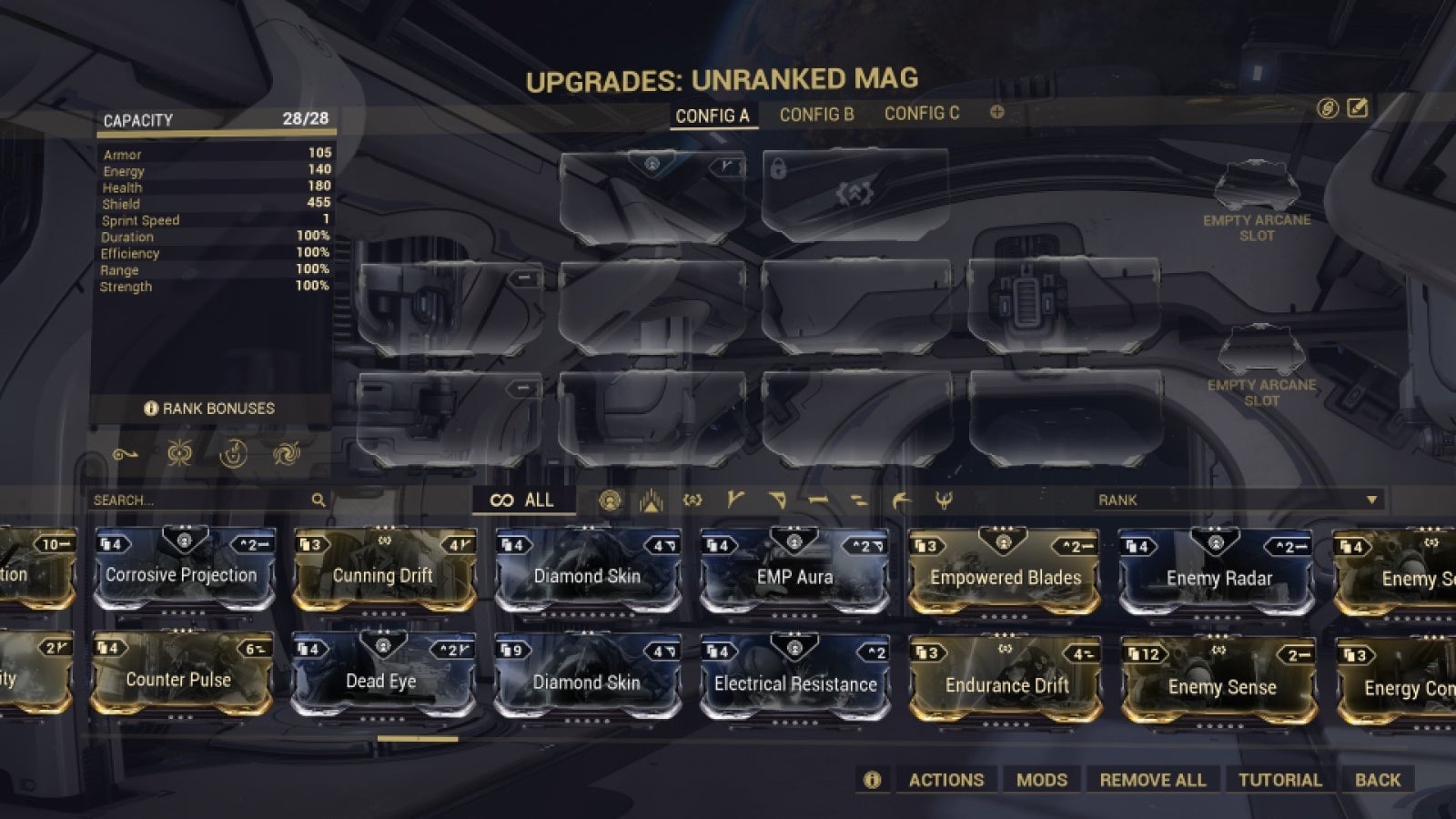
Task: Open the Tutorial screen
Action: tap(1281, 780)
